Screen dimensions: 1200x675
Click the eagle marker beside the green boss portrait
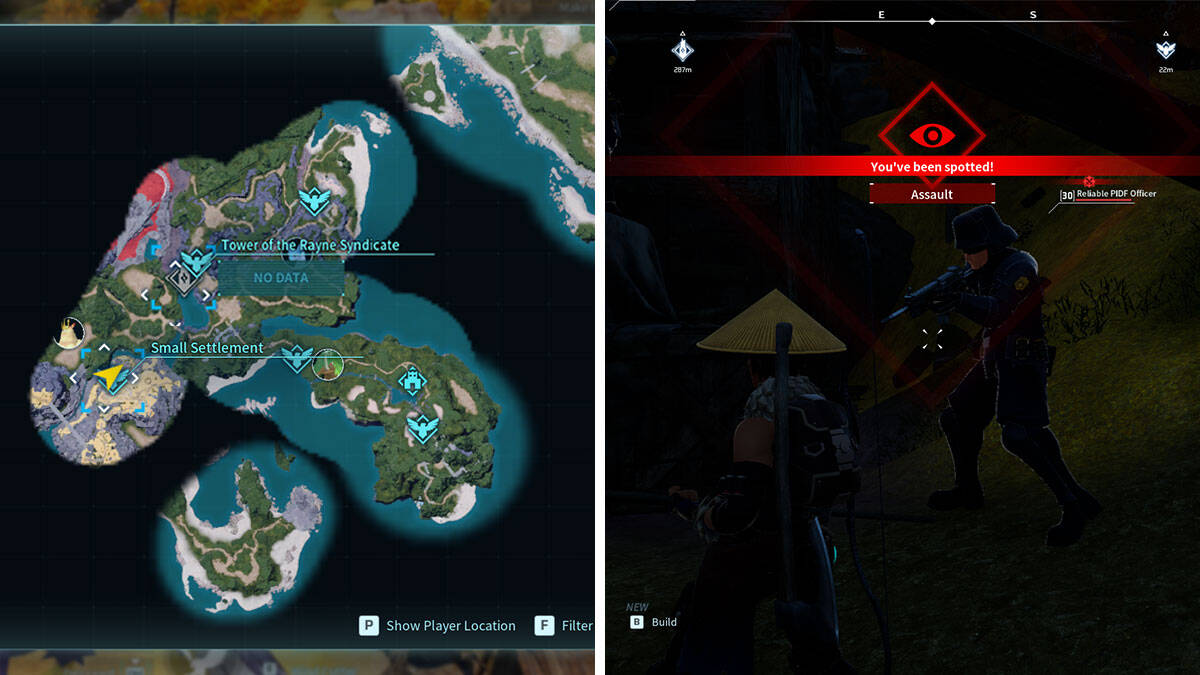[x=297, y=358]
